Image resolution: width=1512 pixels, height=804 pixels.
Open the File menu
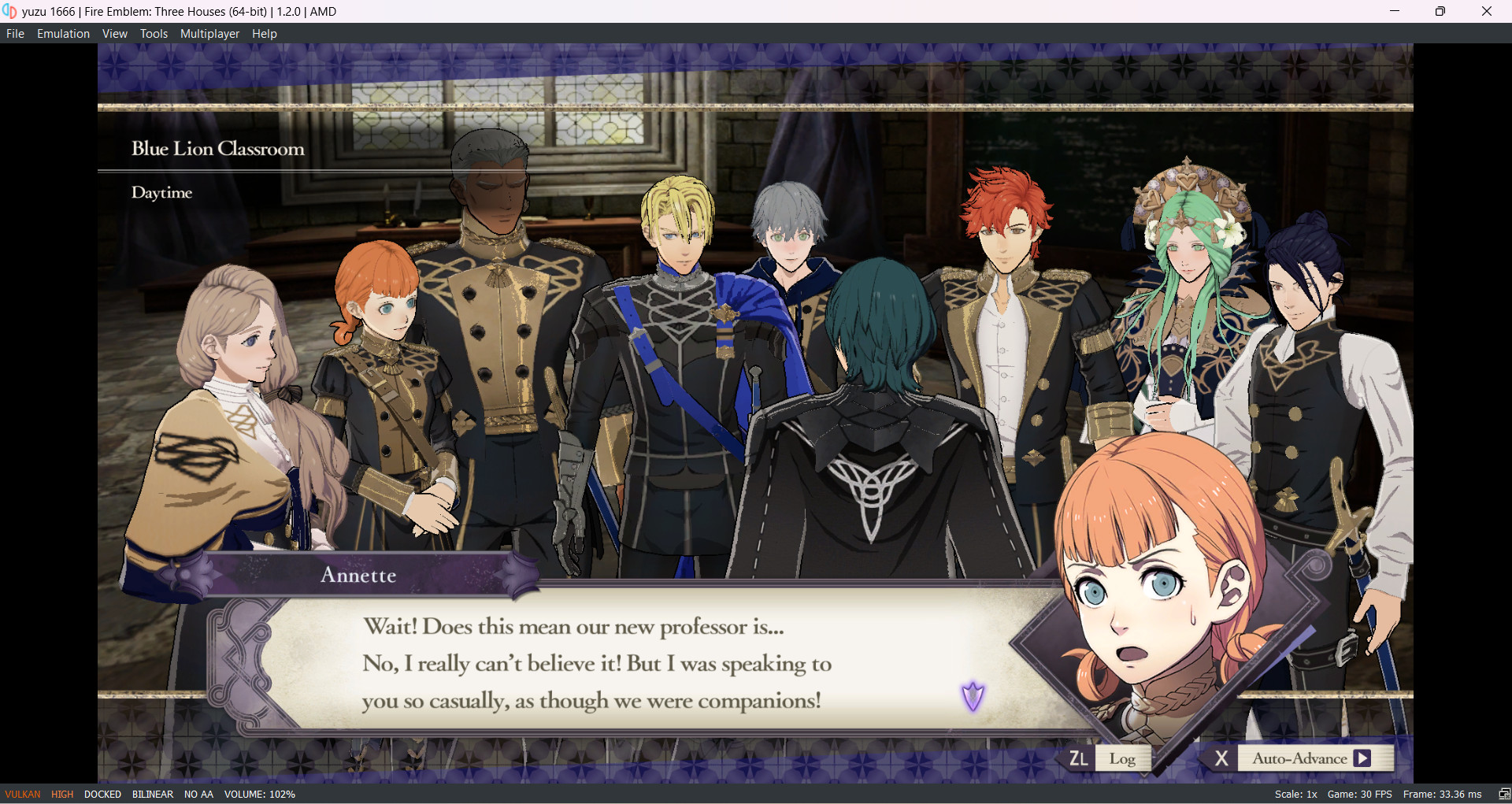(x=15, y=33)
